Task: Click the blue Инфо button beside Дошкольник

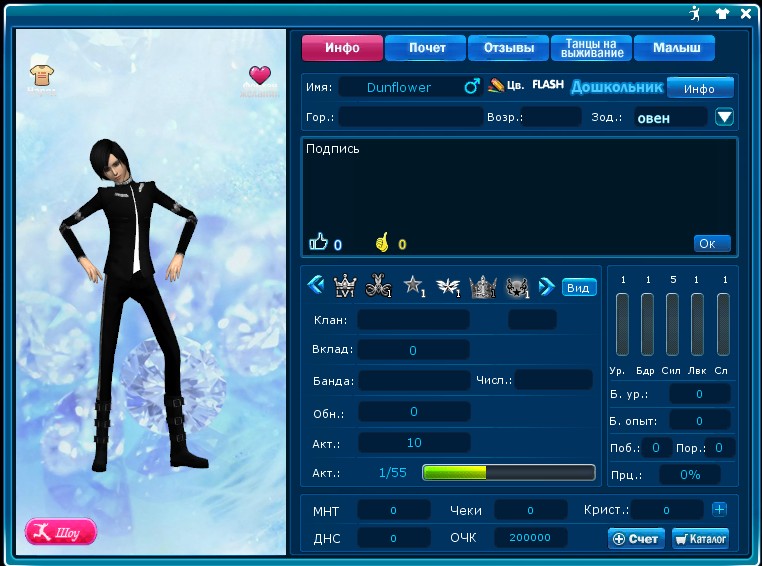Action: point(700,88)
